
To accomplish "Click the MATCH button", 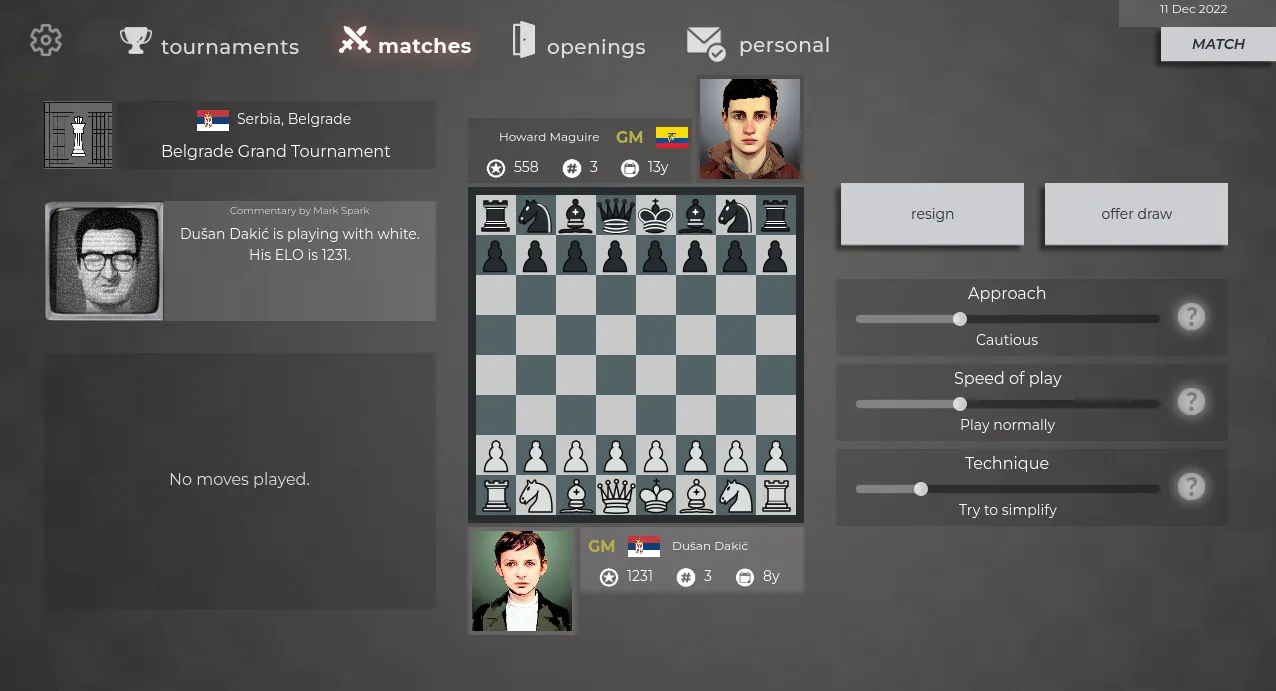I will click(1217, 44).
